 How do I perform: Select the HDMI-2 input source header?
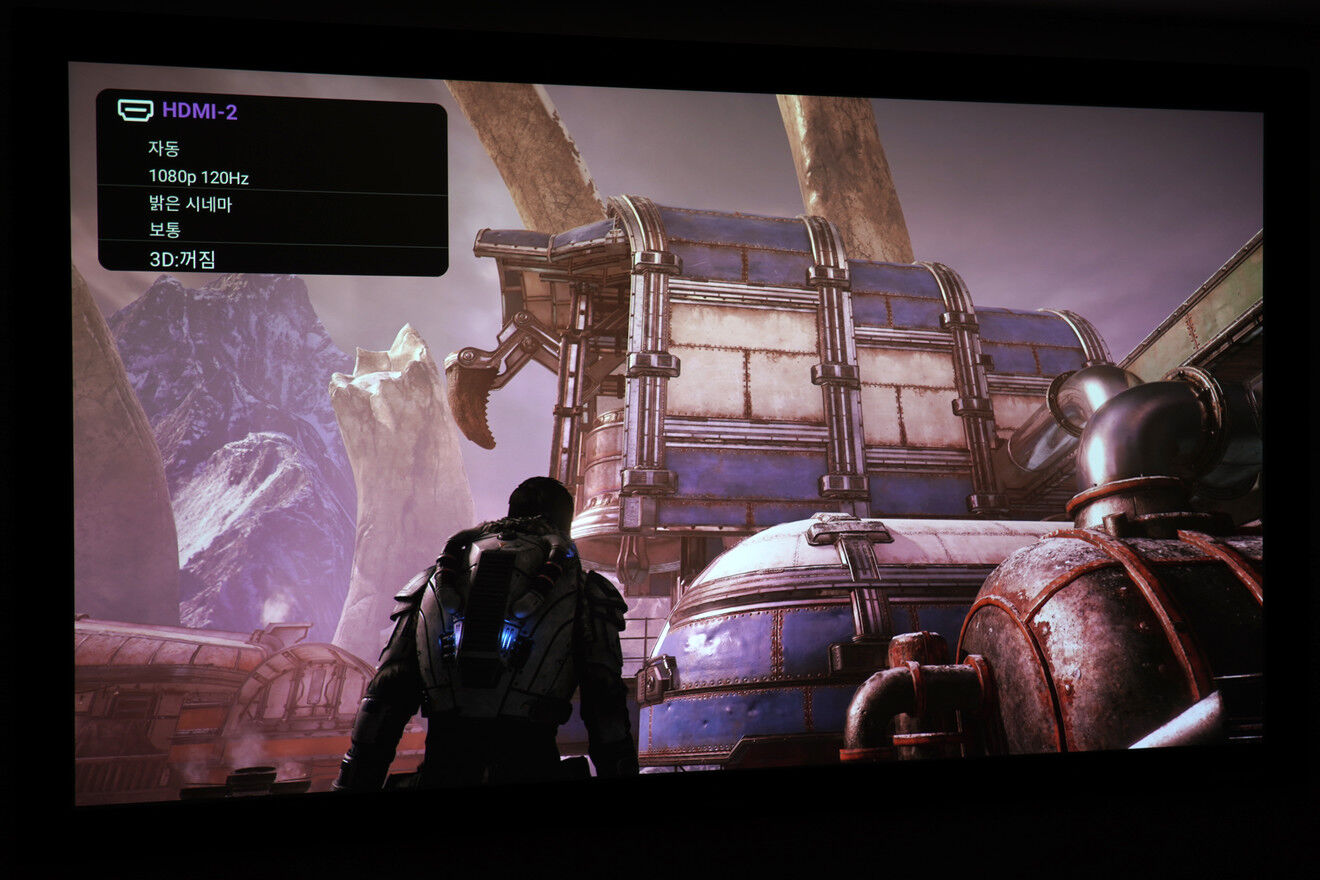click(x=199, y=111)
